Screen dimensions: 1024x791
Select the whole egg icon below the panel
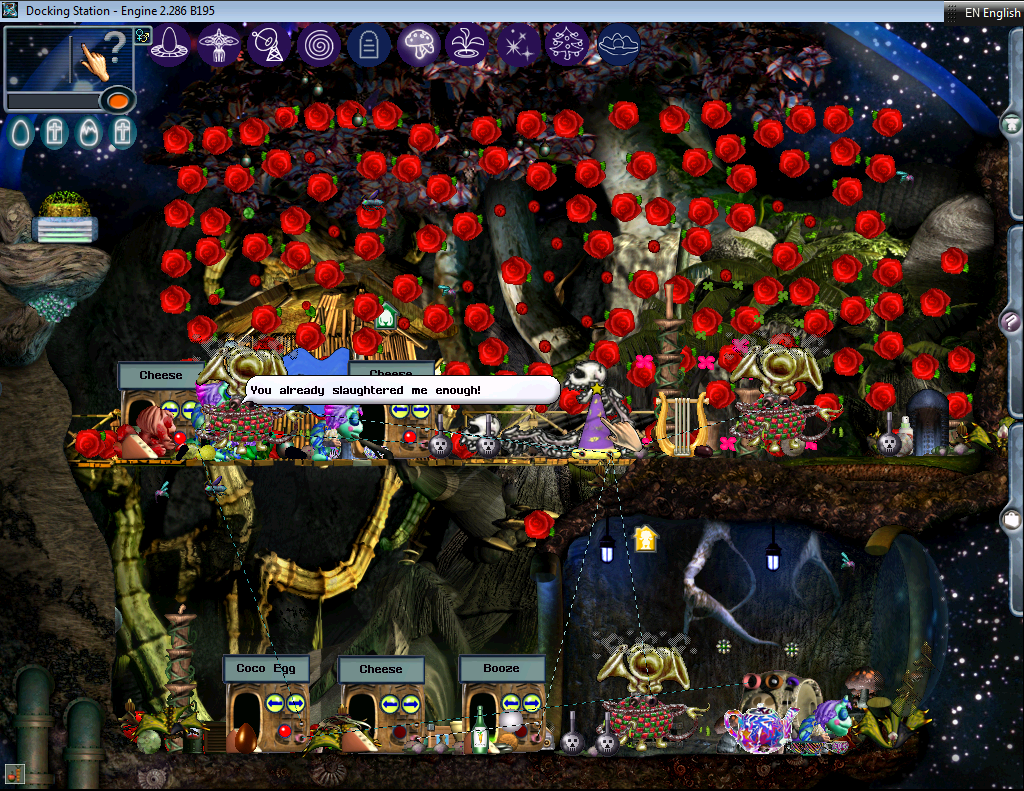[22, 132]
